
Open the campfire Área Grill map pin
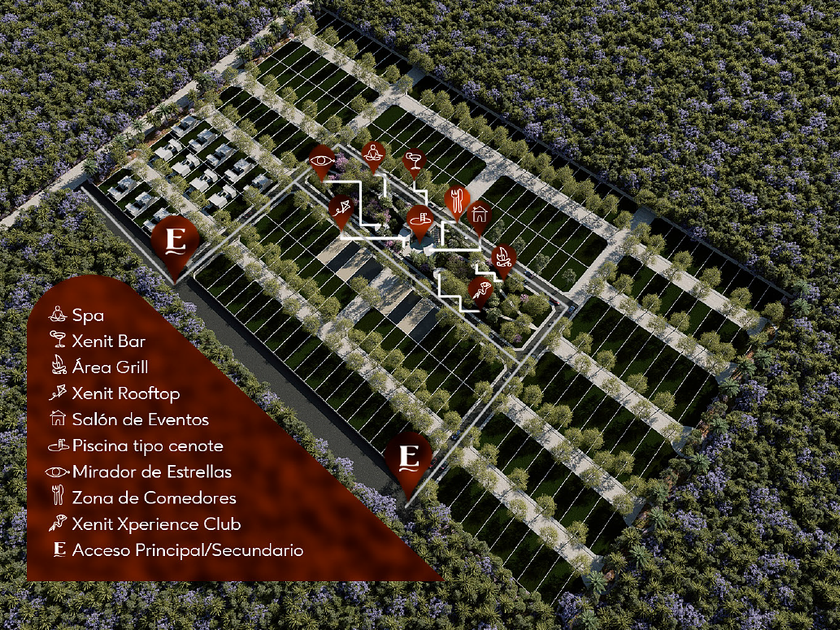pos(502,257)
